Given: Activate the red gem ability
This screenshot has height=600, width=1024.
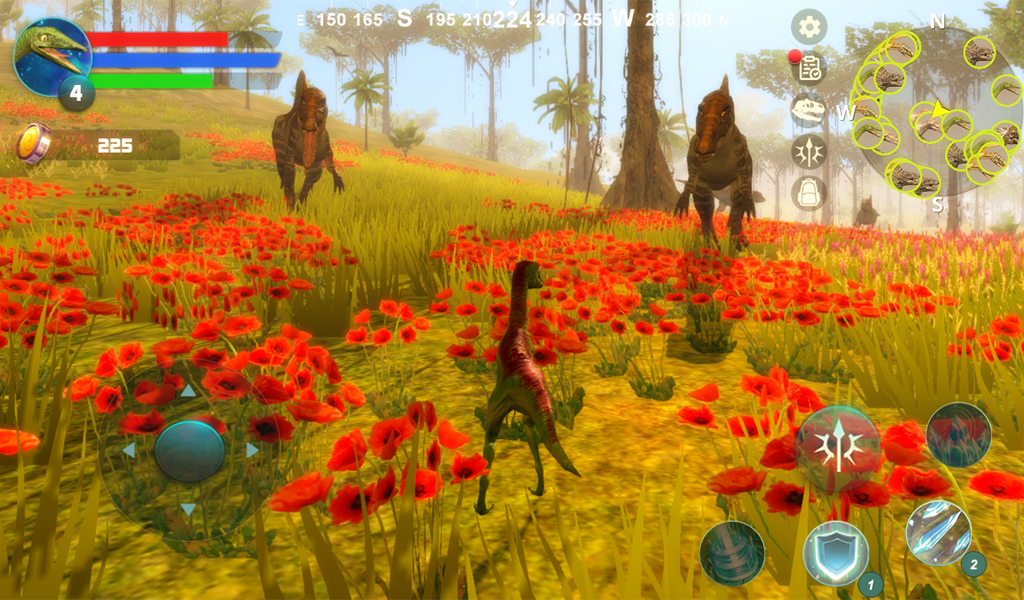Looking at the screenshot, I should 958,435.
